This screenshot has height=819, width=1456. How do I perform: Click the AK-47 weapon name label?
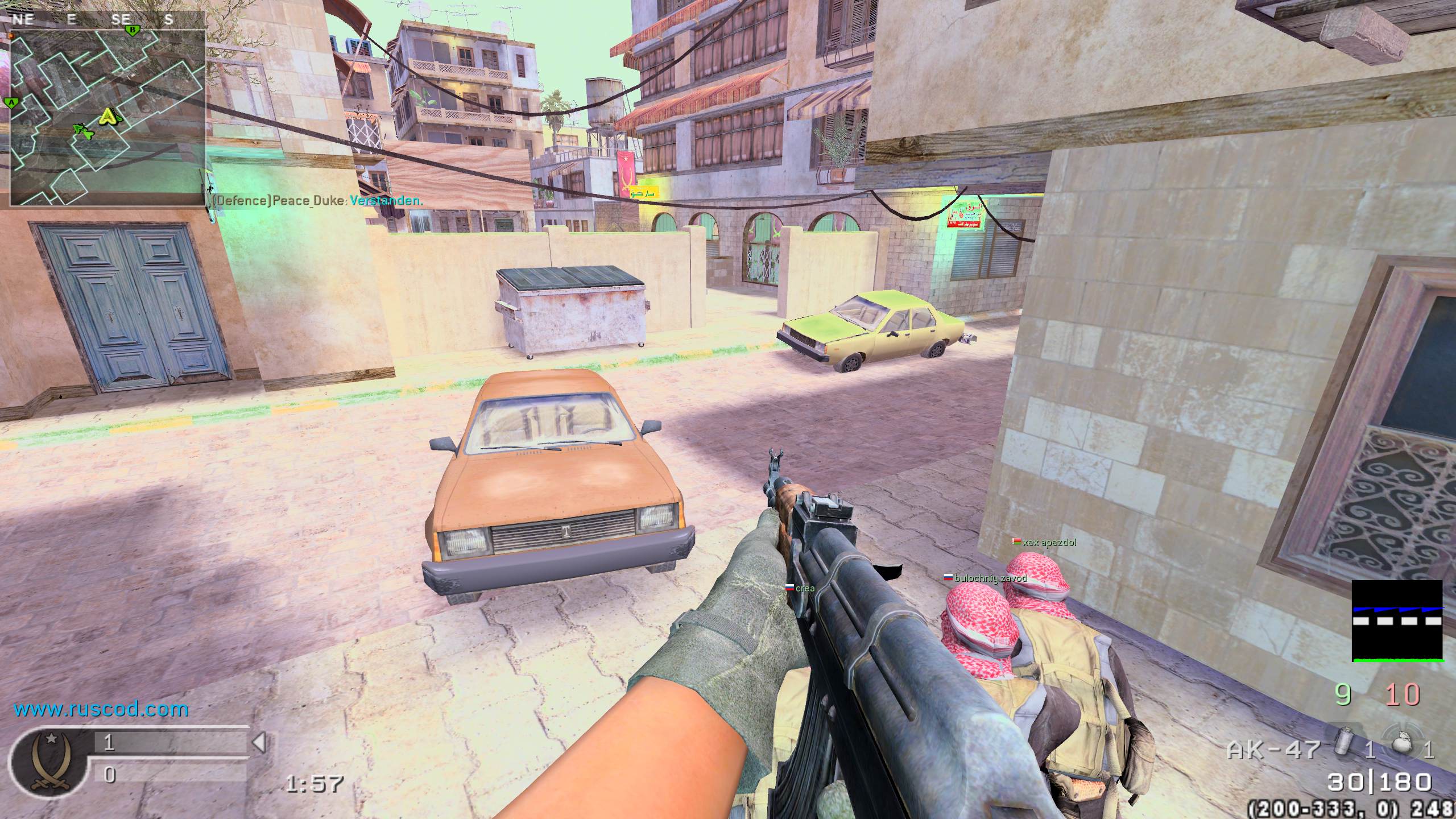pyautogui.click(x=1273, y=750)
